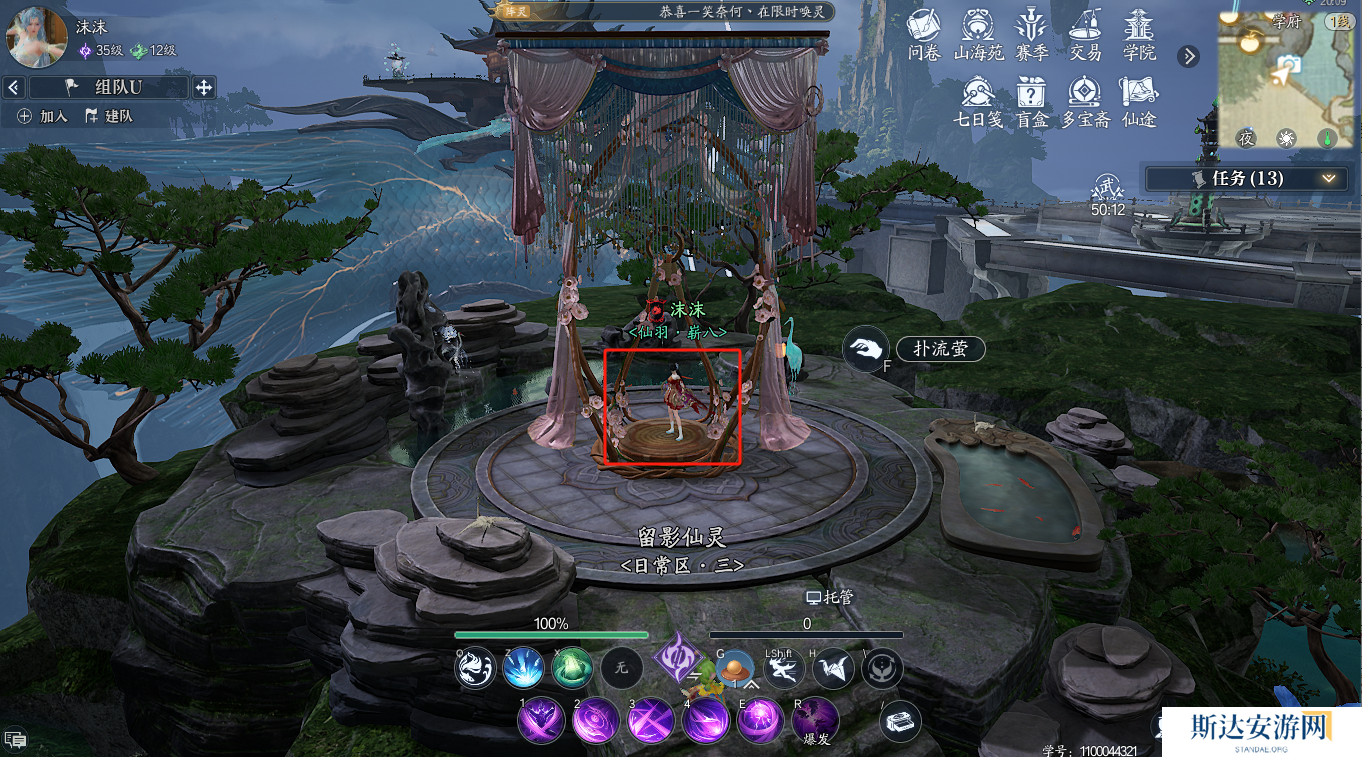Open the 学院 academy menu
This screenshot has height=757, width=1362.
(x=1139, y=33)
